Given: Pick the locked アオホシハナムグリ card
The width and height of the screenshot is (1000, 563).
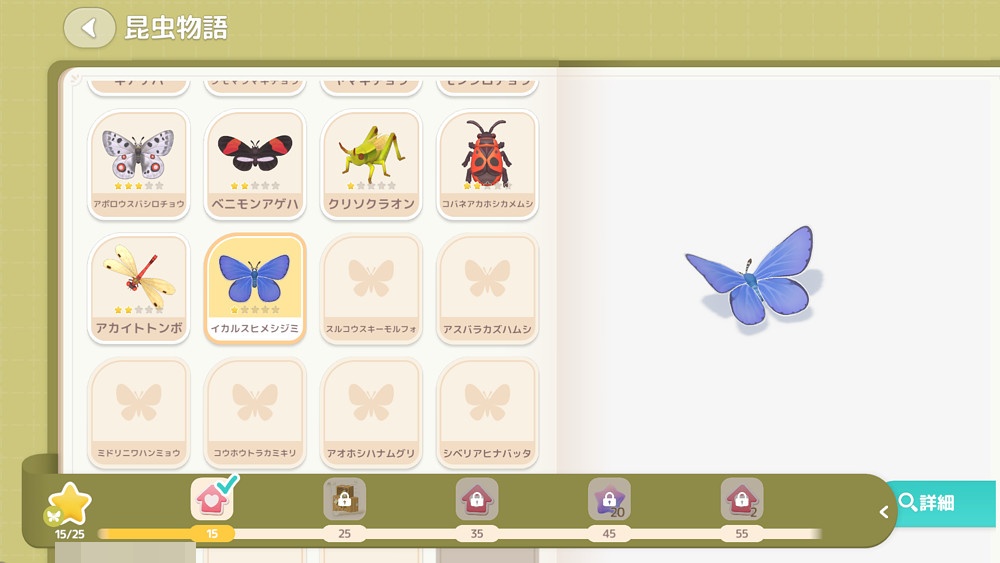Looking at the screenshot, I should [x=371, y=412].
